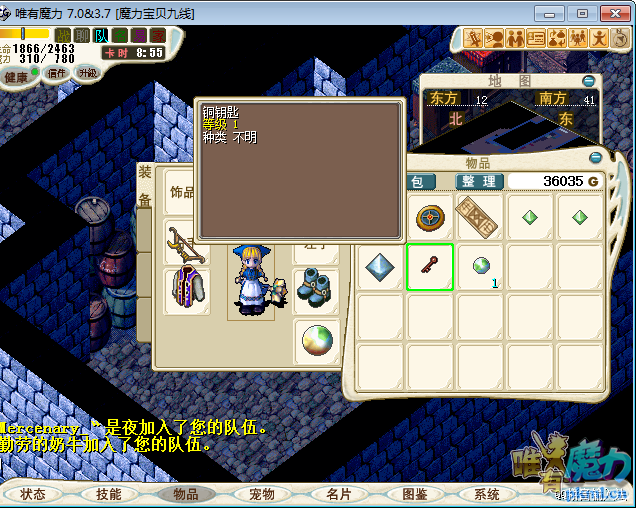This screenshot has height=508, width=636.
Task: Select the bandage item slot
Action: pyautogui.click(x=479, y=217)
